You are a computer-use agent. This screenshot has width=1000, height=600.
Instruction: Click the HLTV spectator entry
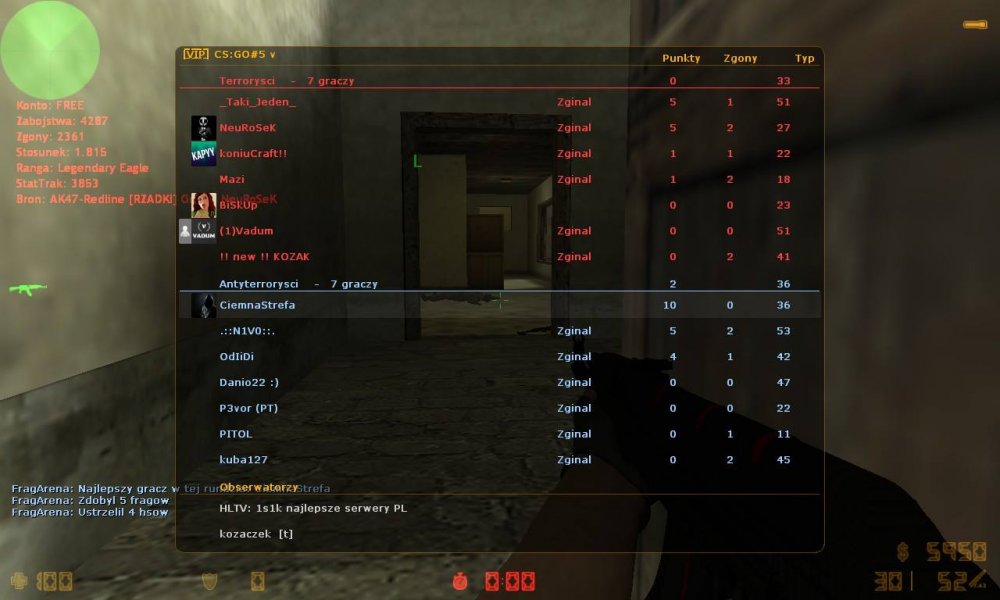[313, 508]
